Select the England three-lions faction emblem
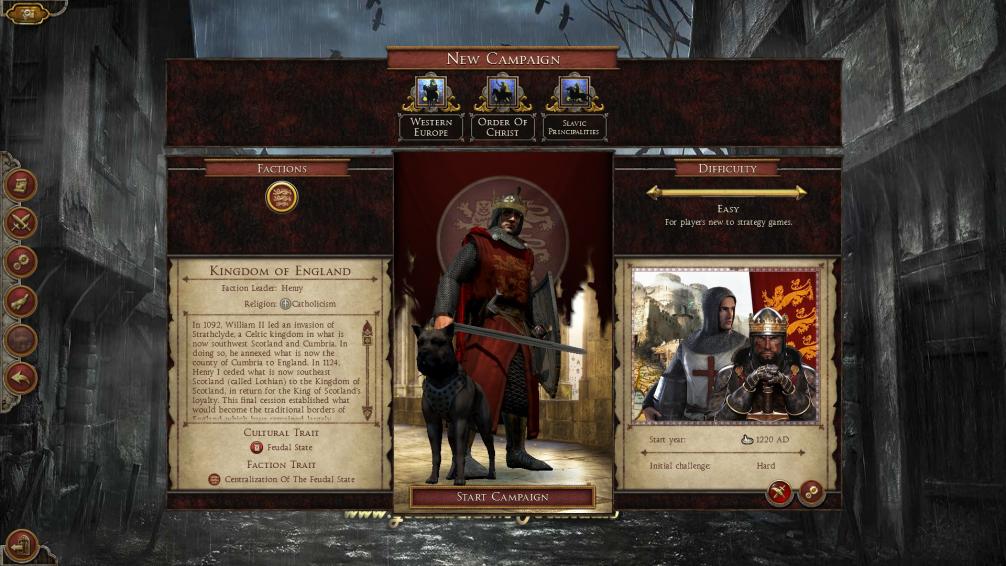Screen dimensions: 1006x566 pyautogui.click(x=282, y=197)
